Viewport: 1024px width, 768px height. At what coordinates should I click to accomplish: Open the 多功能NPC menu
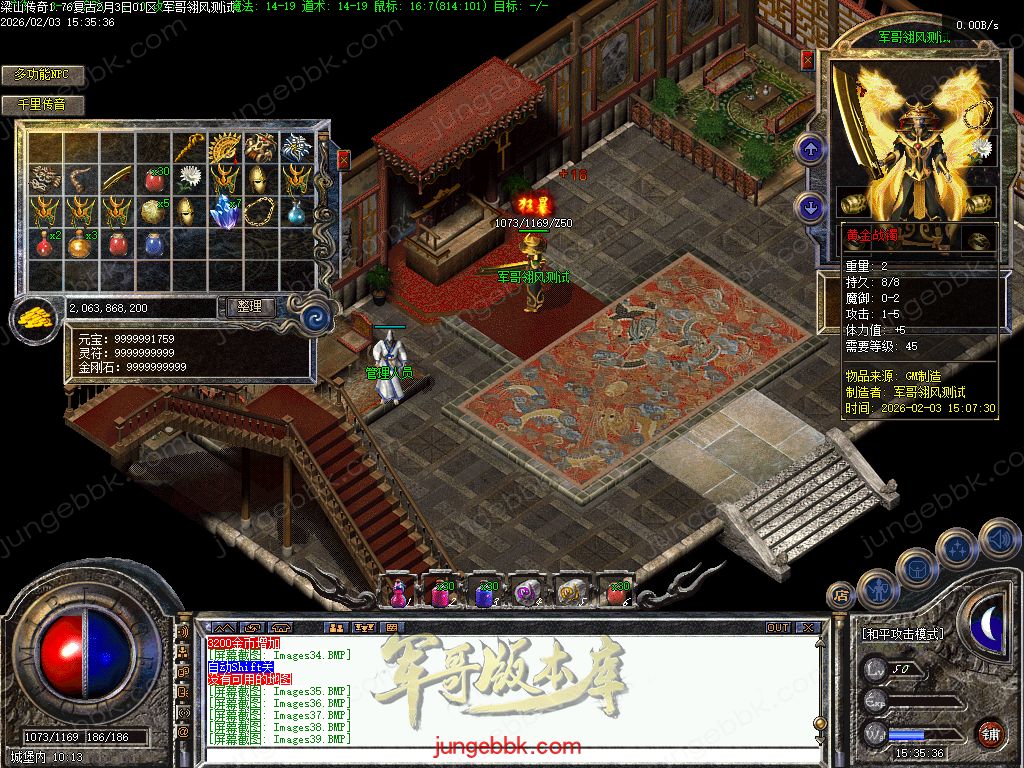click(42, 75)
